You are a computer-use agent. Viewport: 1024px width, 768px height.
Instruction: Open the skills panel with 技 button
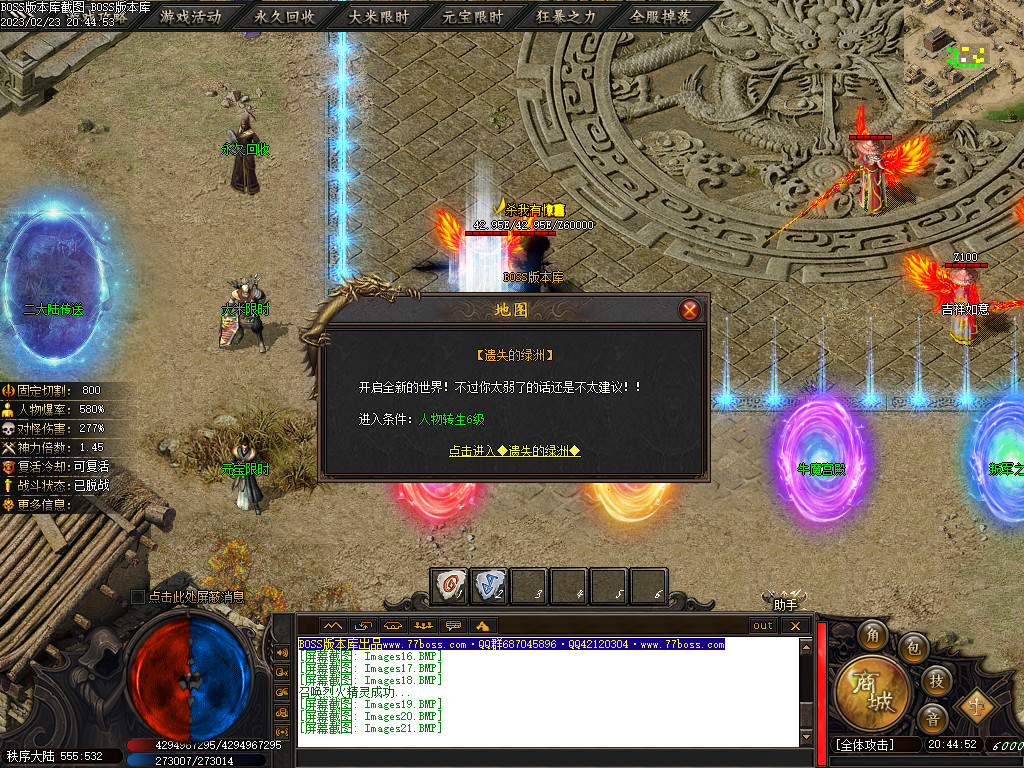point(937,680)
